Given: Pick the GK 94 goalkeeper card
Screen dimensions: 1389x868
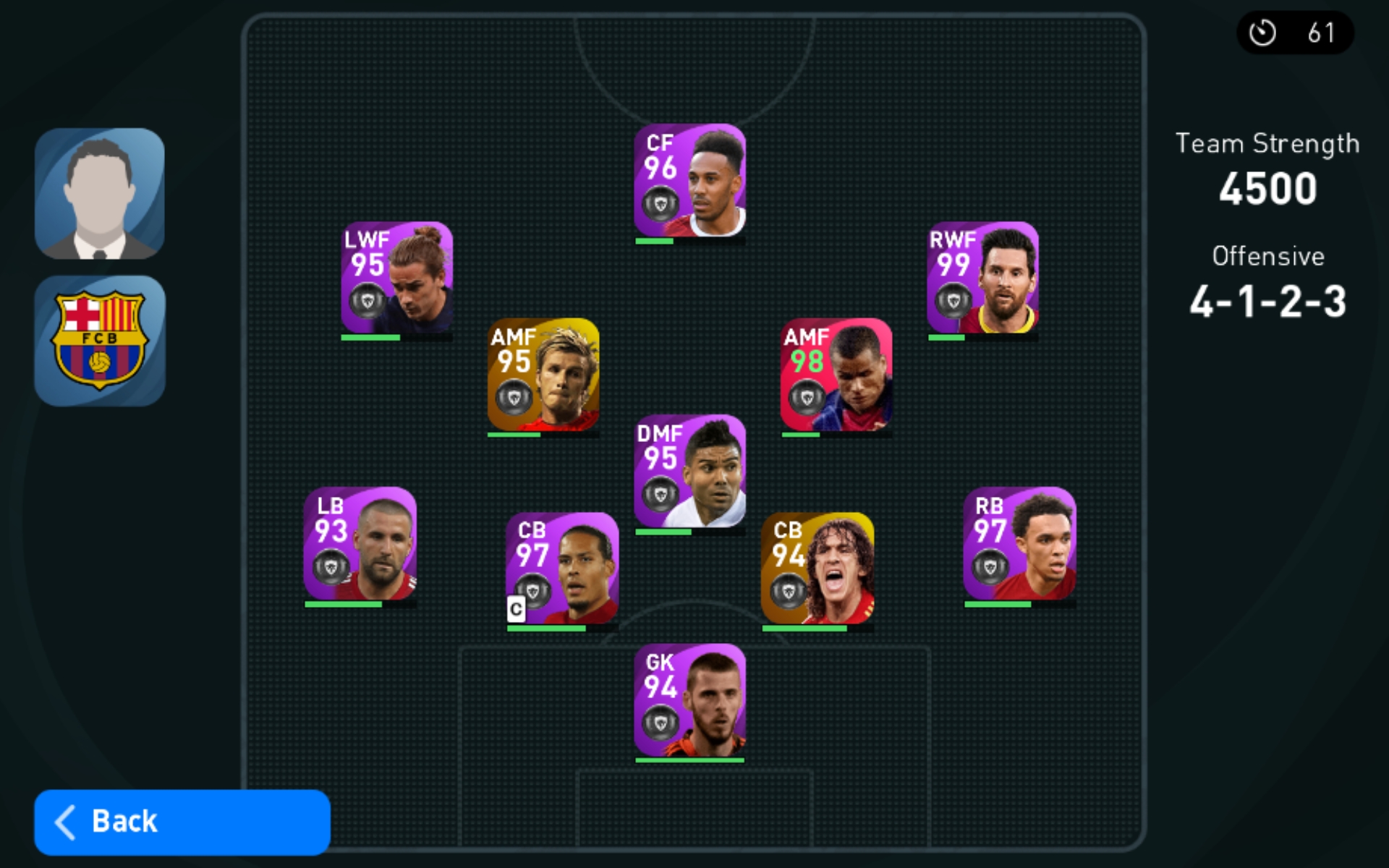Looking at the screenshot, I should tap(689, 700).
